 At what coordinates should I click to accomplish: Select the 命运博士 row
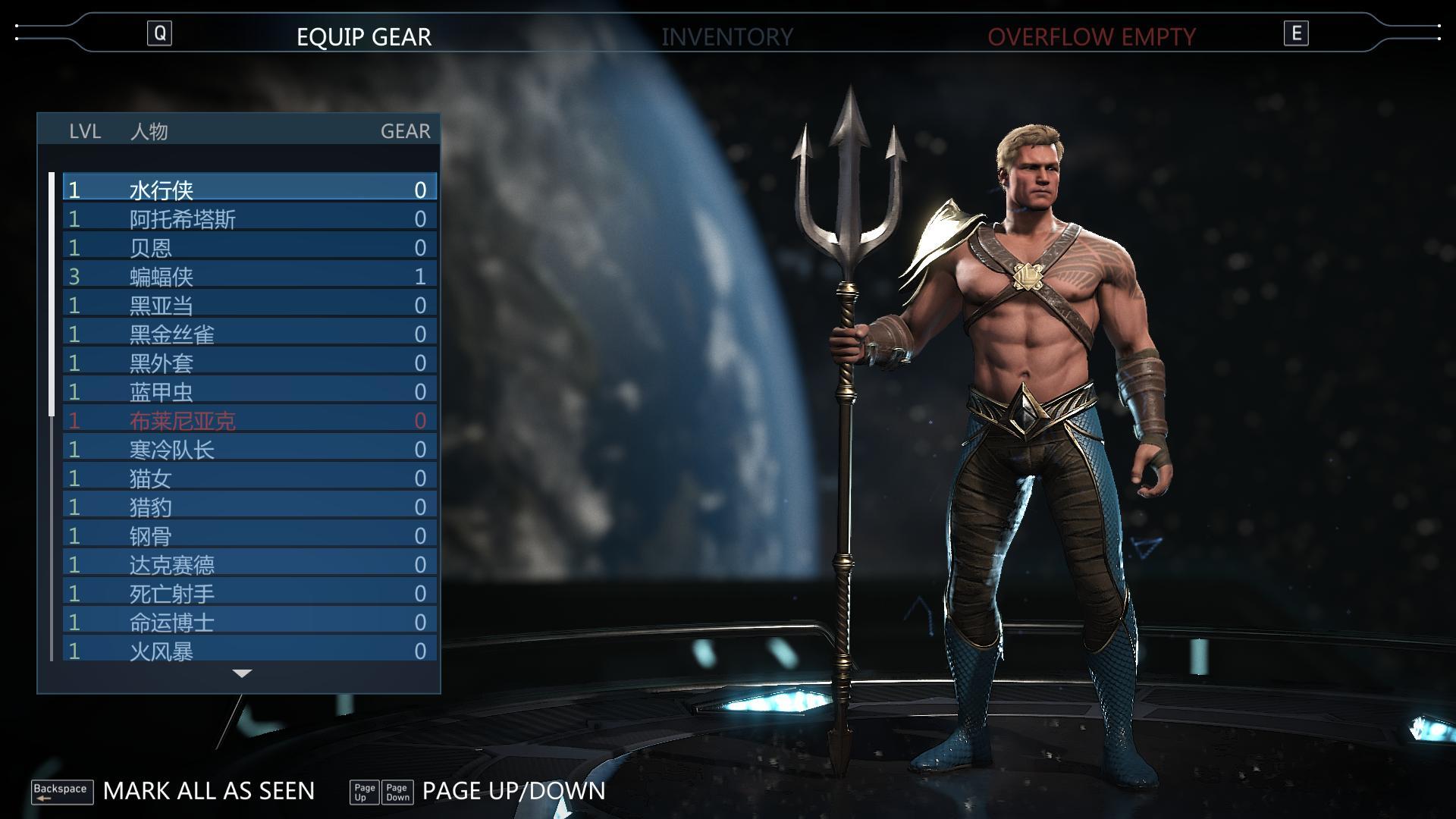click(249, 622)
